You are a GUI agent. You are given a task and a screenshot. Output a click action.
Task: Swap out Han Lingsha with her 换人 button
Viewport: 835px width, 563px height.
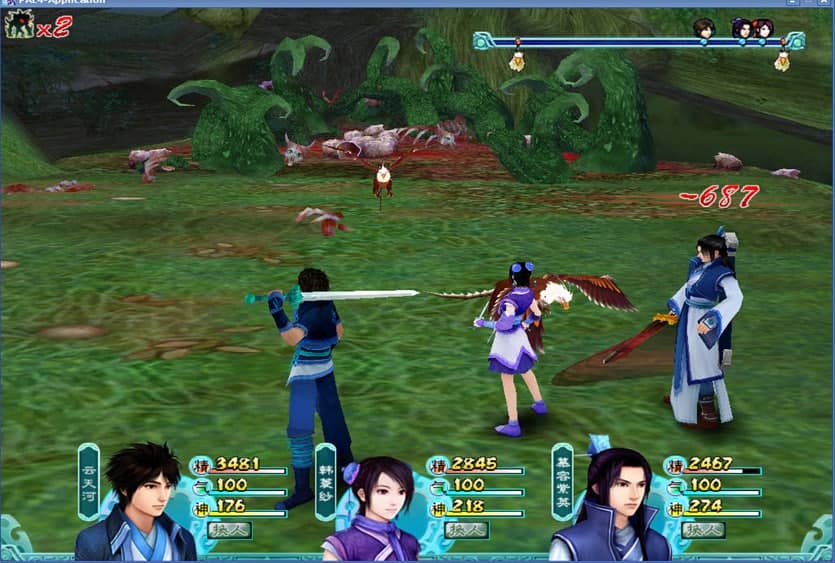click(466, 530)
